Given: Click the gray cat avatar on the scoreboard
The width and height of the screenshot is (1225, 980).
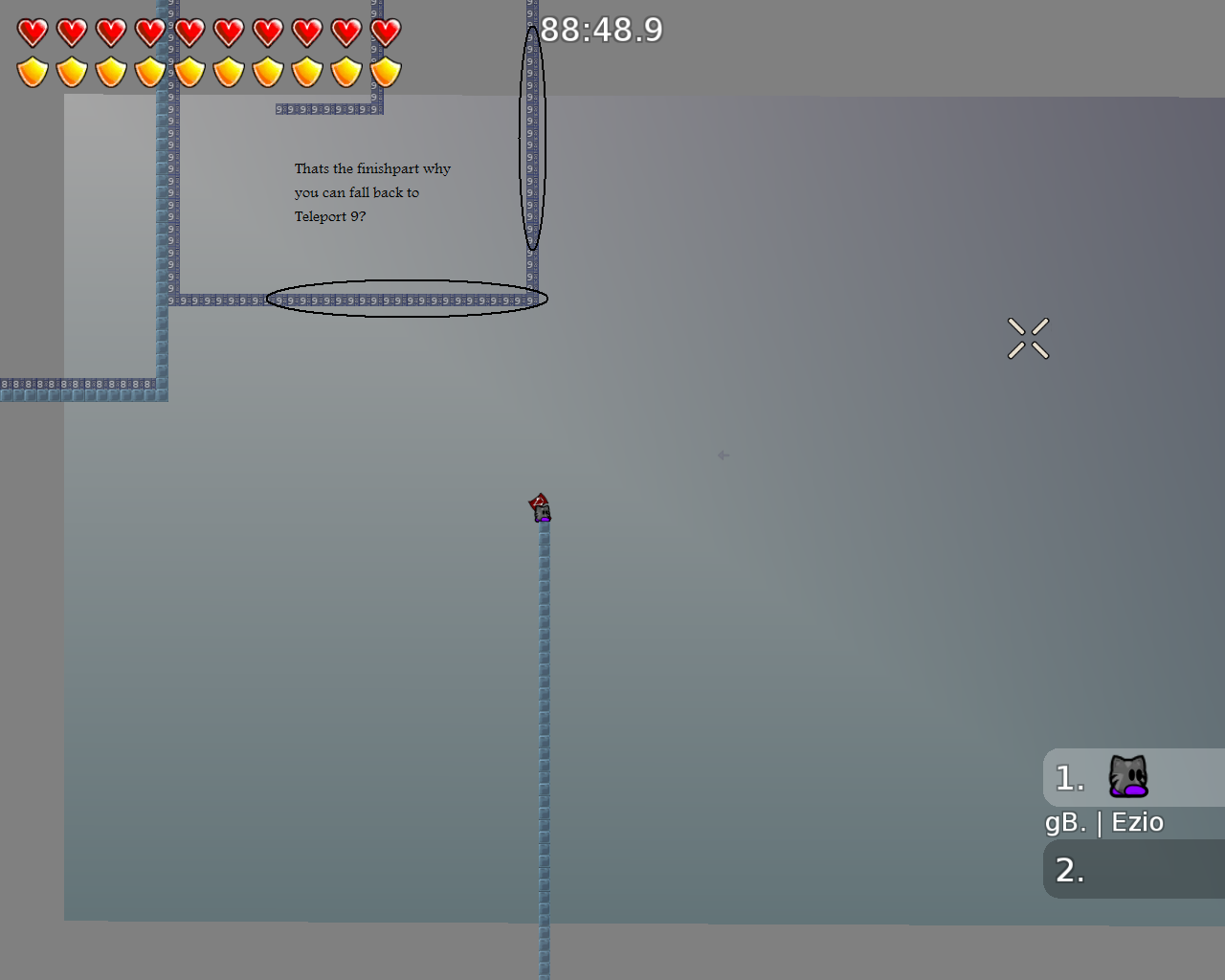Looking at the screenshot, I should pyautogui.click(x=1129, y=775).
